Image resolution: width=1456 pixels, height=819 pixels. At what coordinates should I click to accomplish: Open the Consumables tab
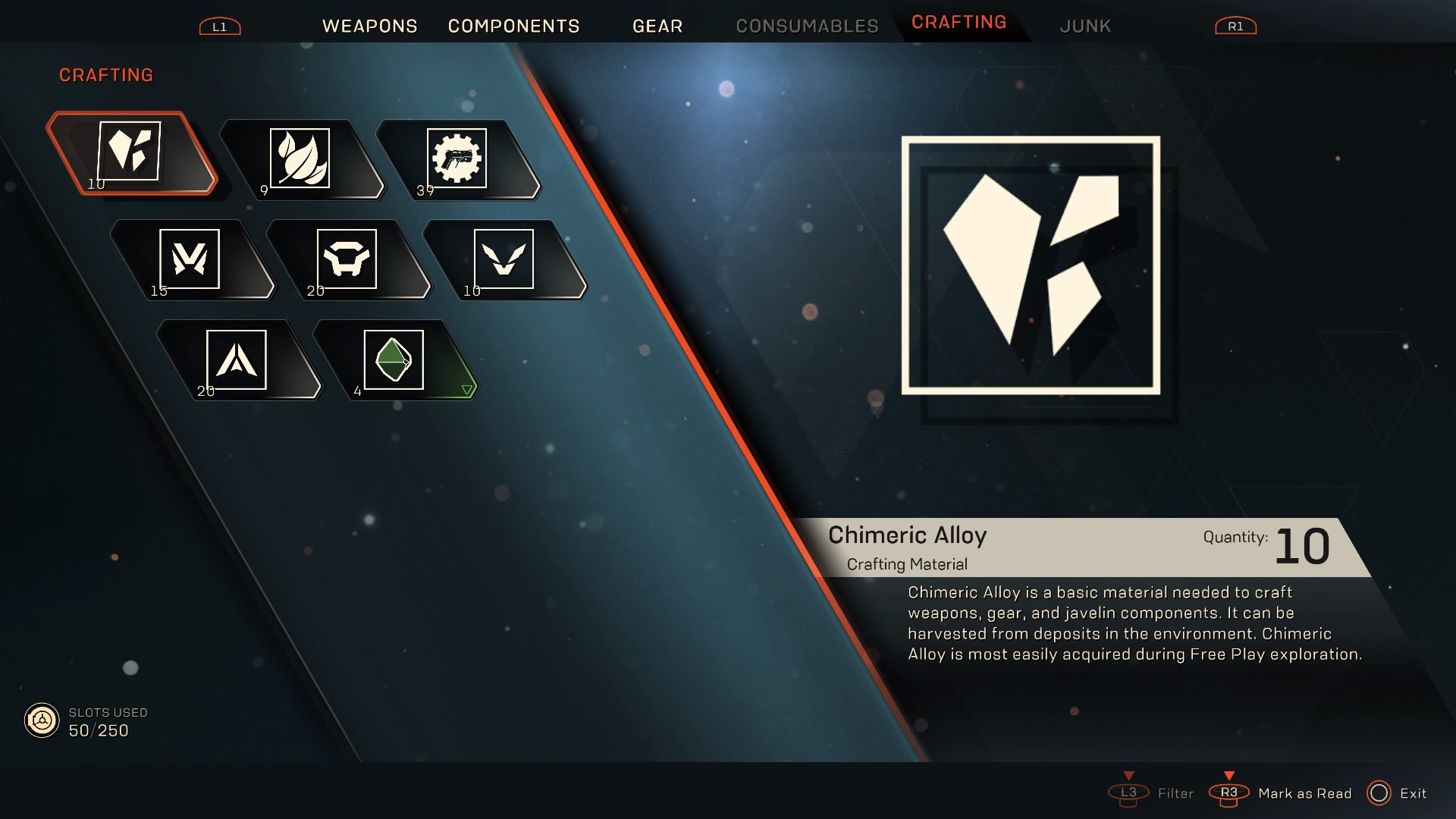(805, 25)
